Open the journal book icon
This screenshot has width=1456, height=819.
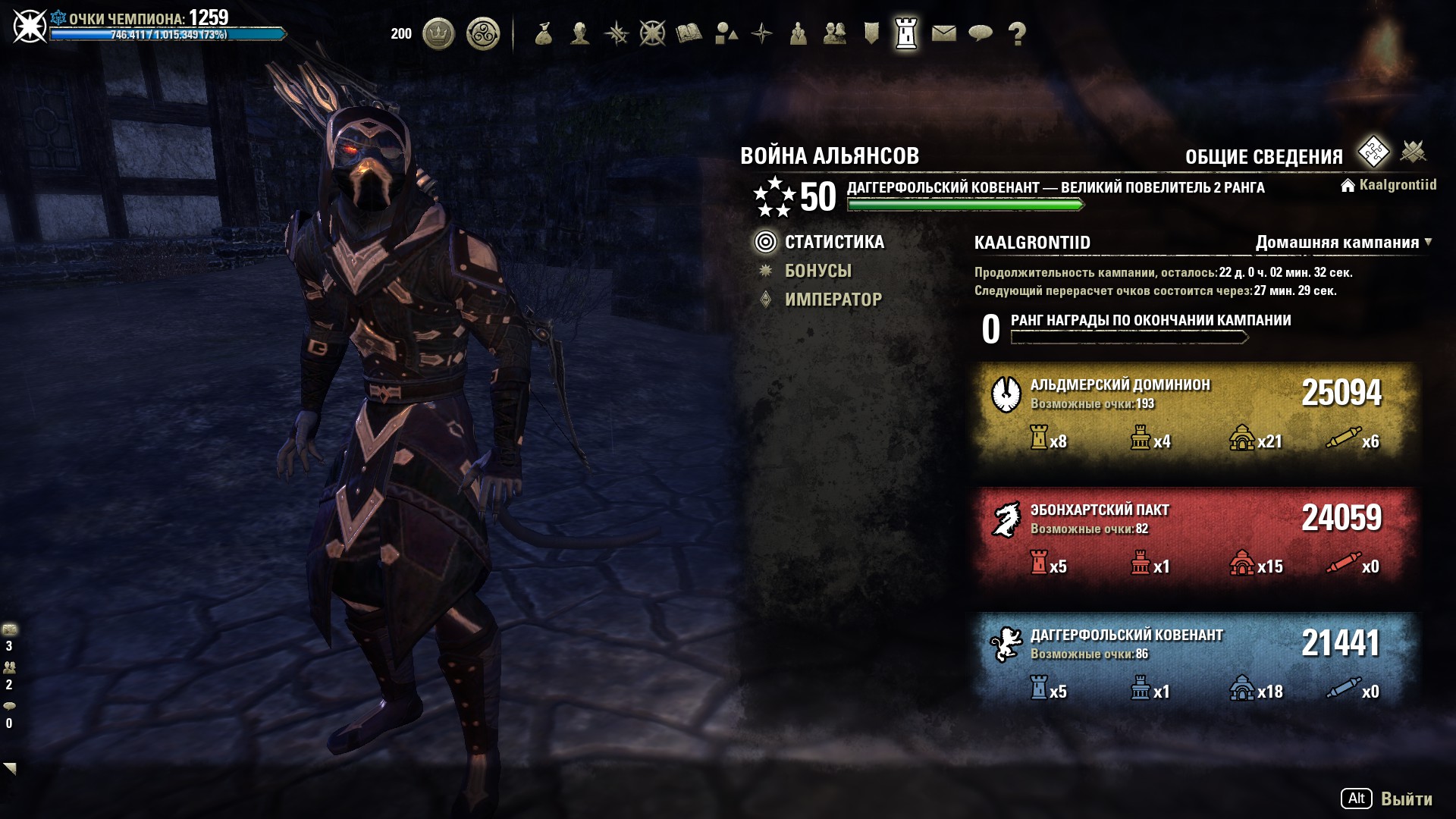pos(689,33)
